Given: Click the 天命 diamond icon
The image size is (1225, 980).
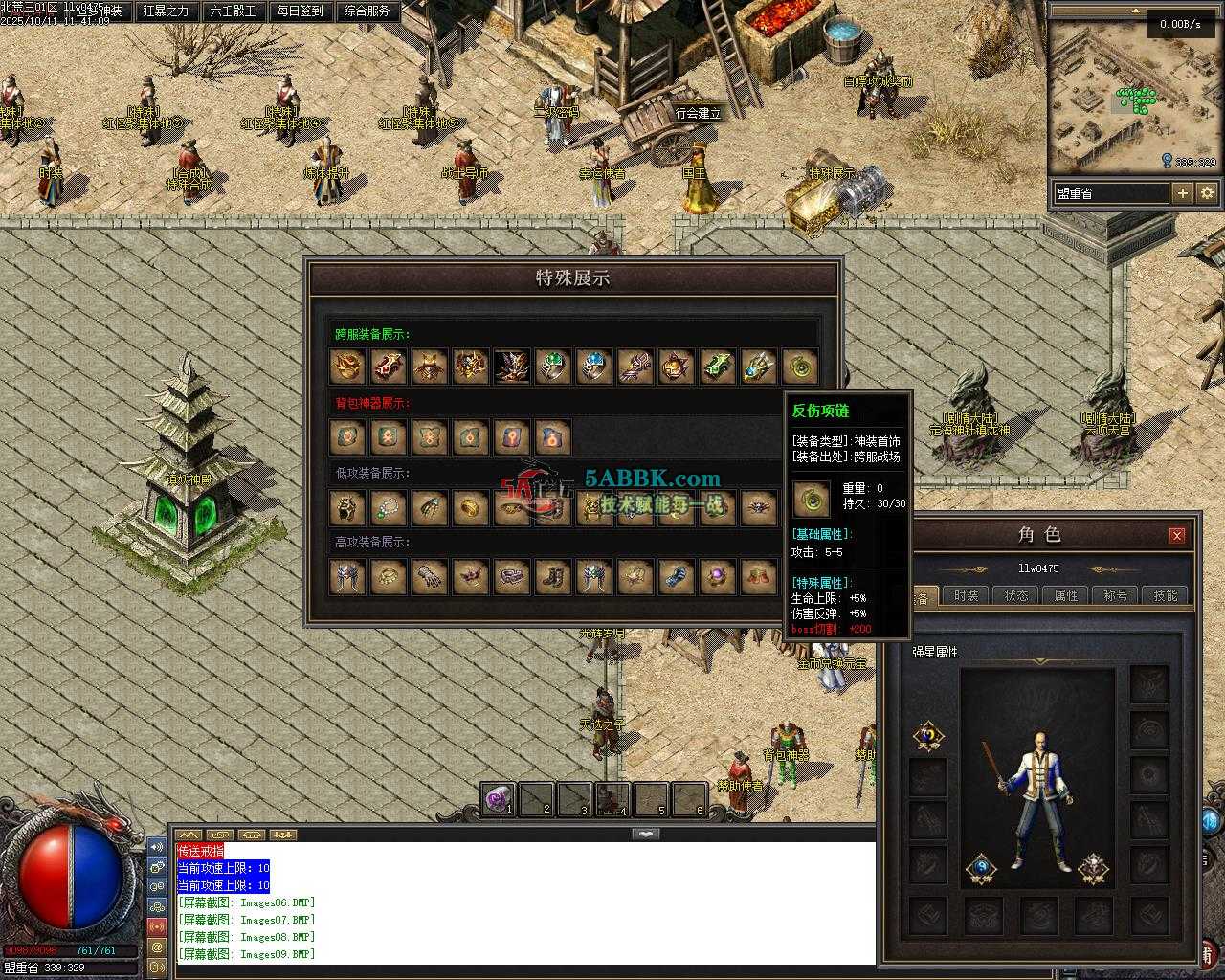Looking at the screenshot, I should 927,736.
